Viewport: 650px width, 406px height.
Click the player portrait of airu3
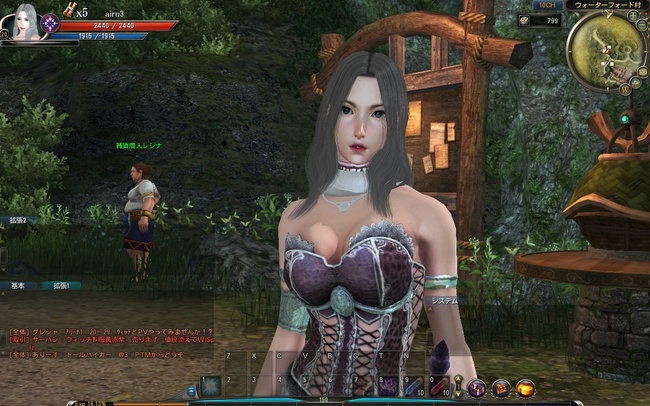[23, 22]
